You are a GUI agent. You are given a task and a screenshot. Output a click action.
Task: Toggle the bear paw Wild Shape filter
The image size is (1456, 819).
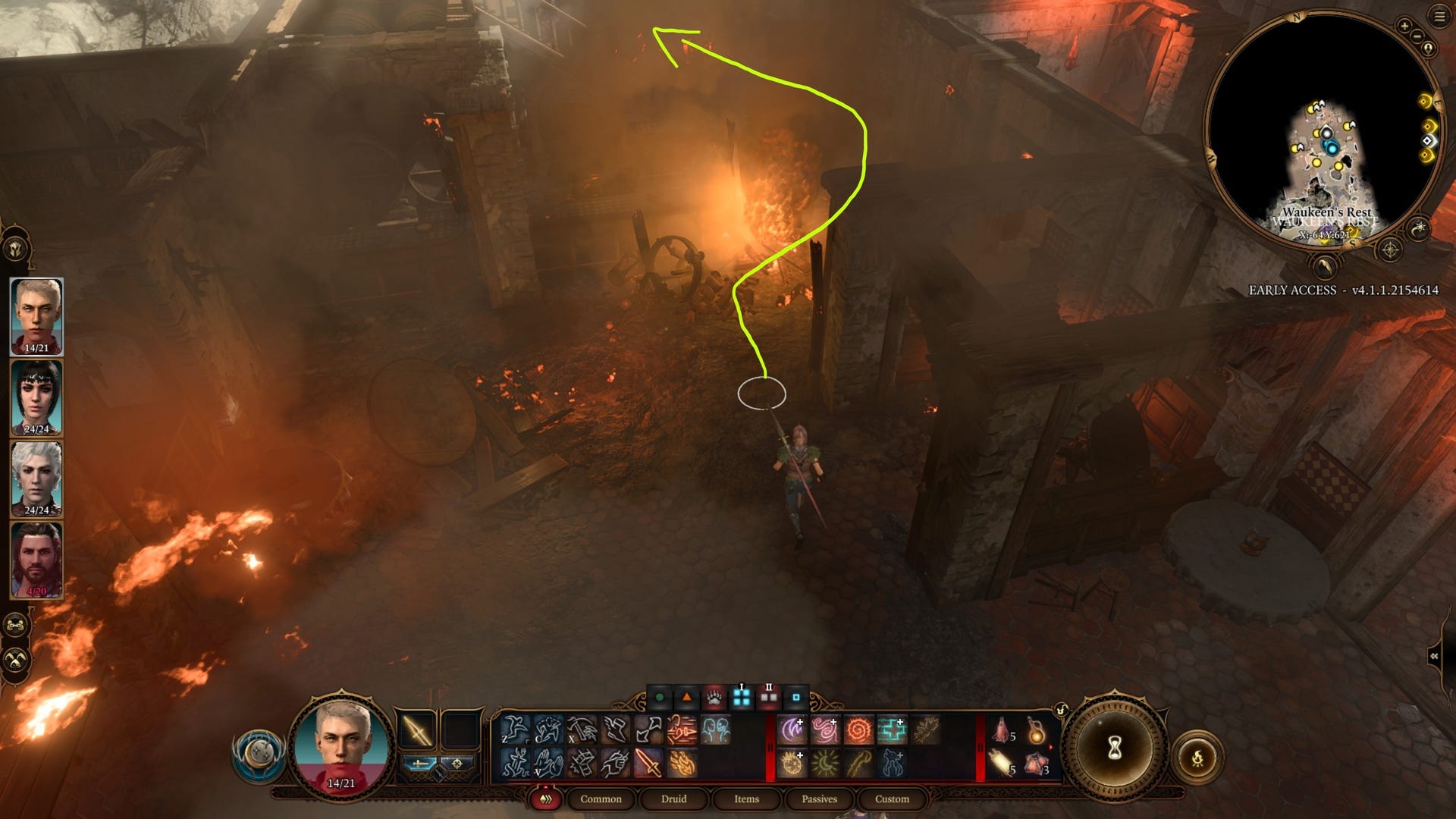pyautogui.click(x=713, y=697)
